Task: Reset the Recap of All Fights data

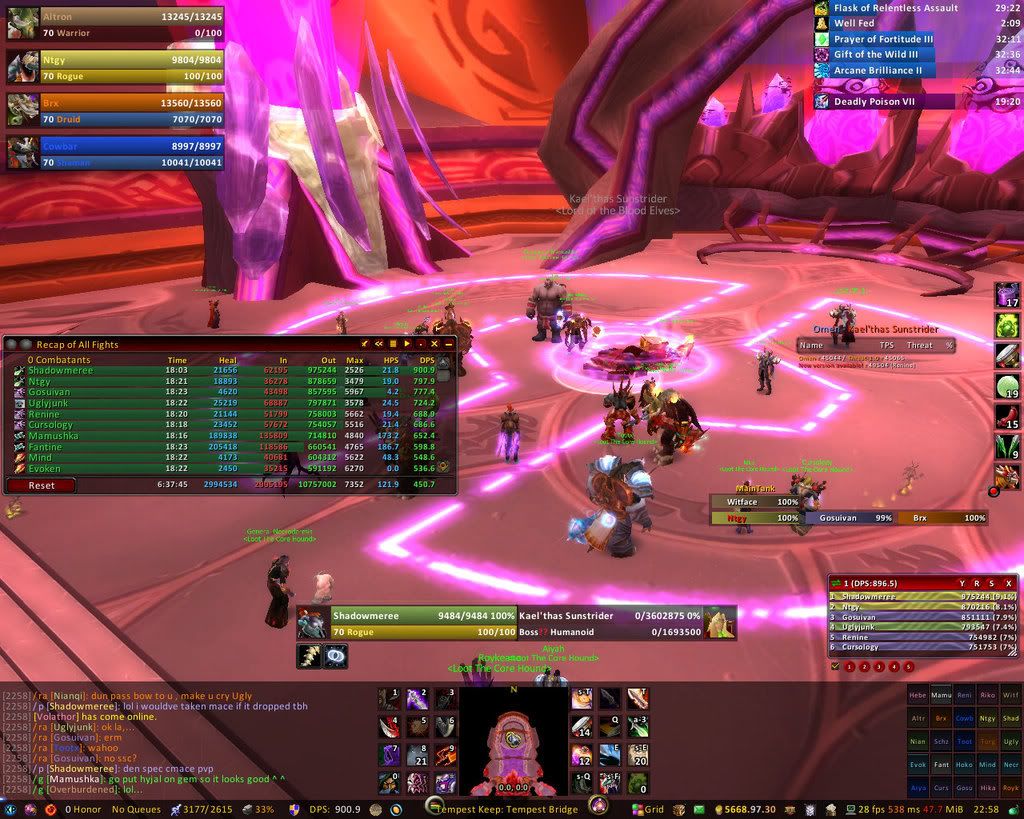Action: point(41,485)
